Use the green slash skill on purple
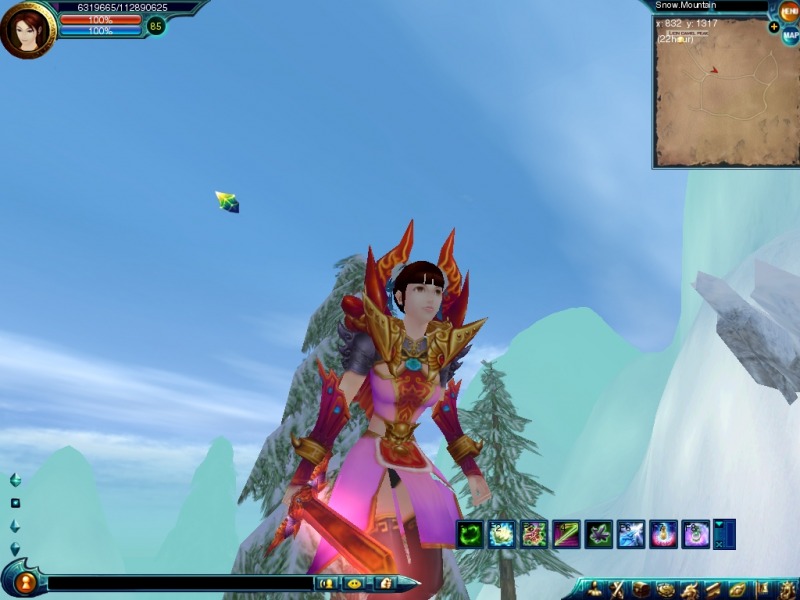This screenshot has height=600, width=800. pos(566,534)
